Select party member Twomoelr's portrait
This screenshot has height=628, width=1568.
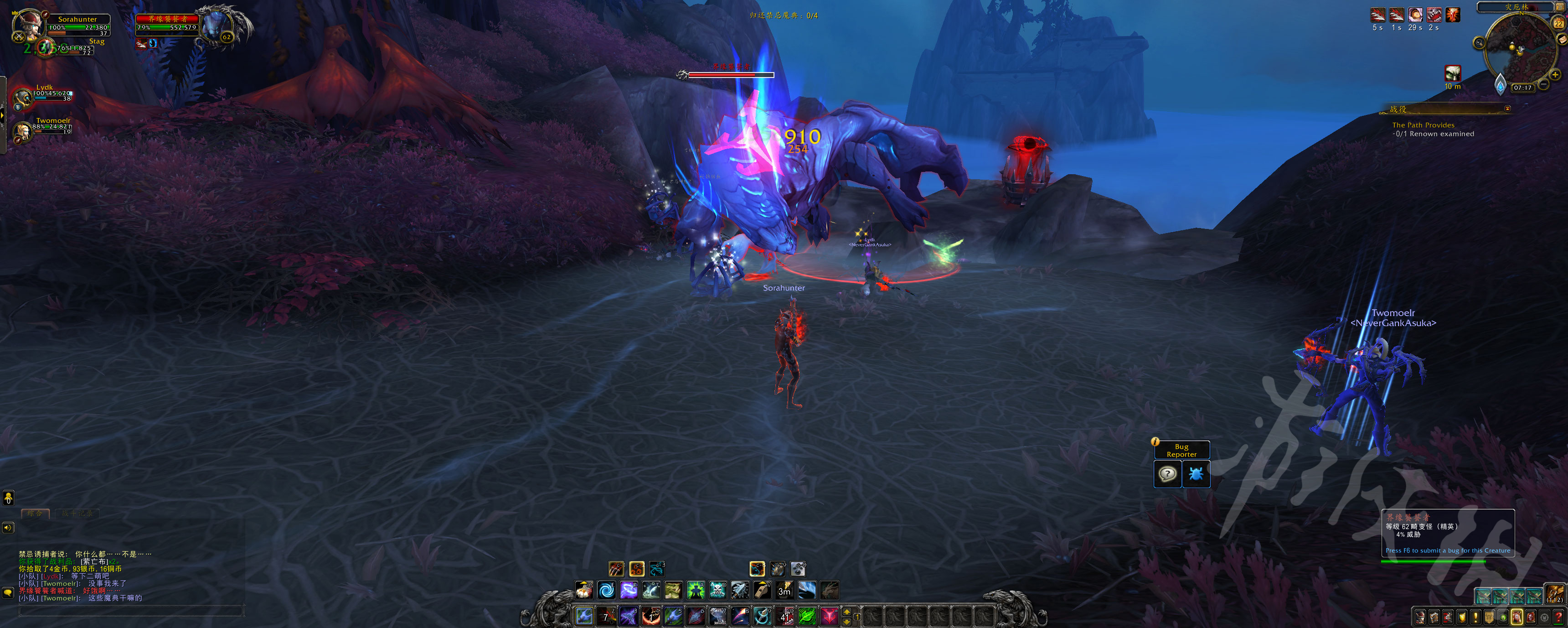click(22, 130)
